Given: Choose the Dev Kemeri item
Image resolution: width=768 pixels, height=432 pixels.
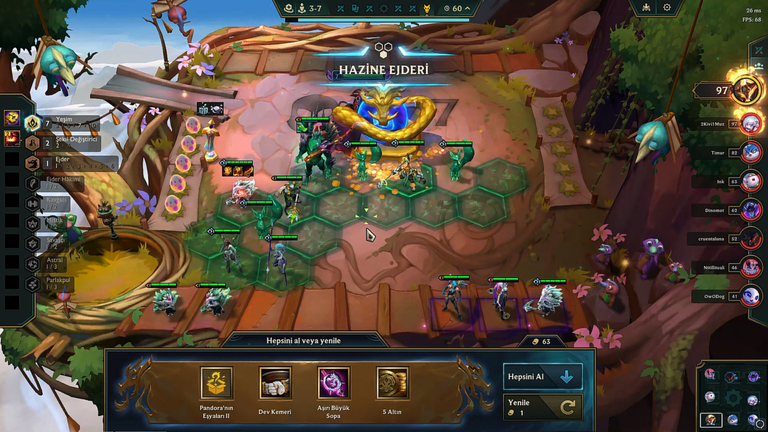Looking at the screenshot, I should point(275,384).
